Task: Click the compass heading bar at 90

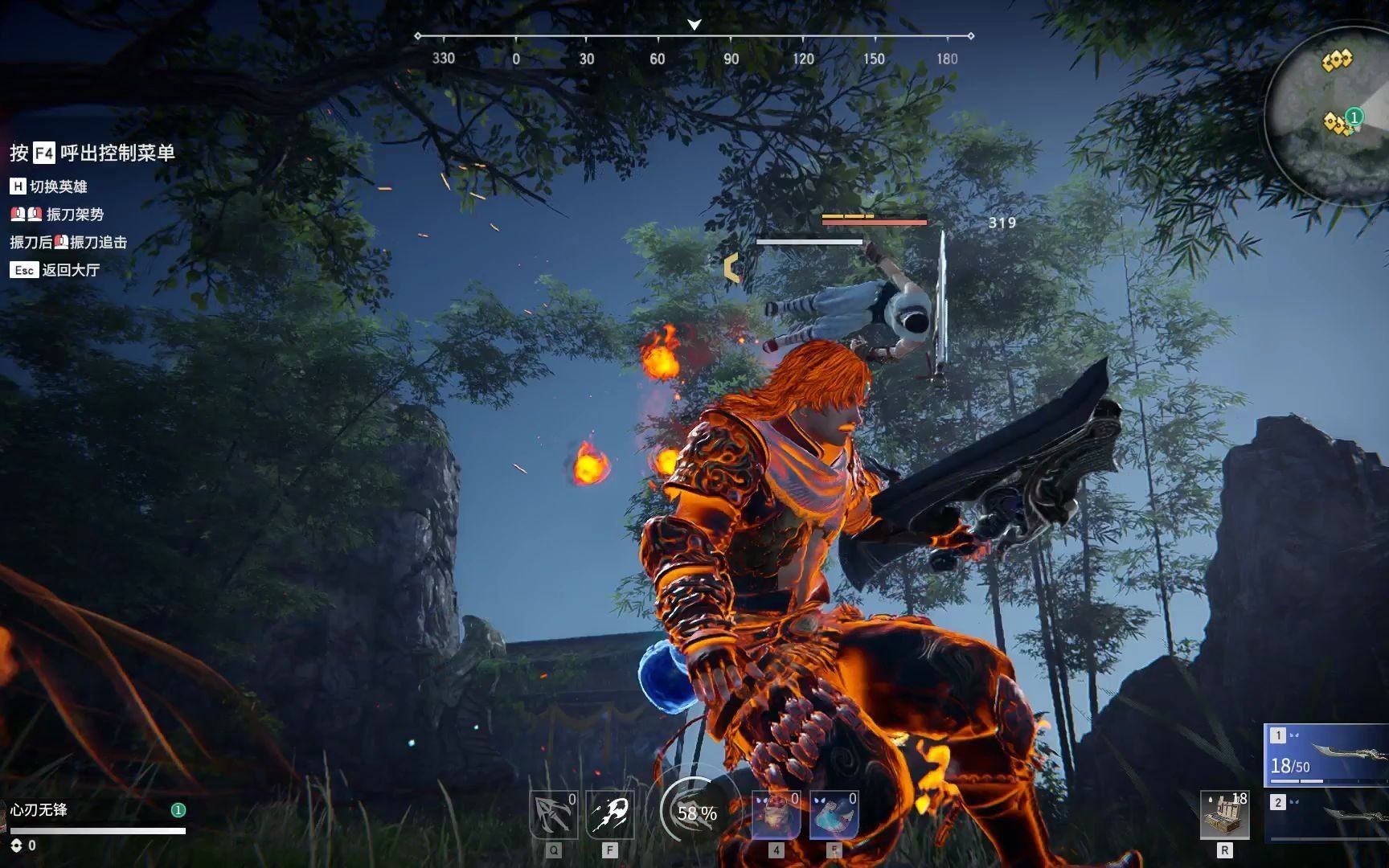Action: tap(731, 58)
